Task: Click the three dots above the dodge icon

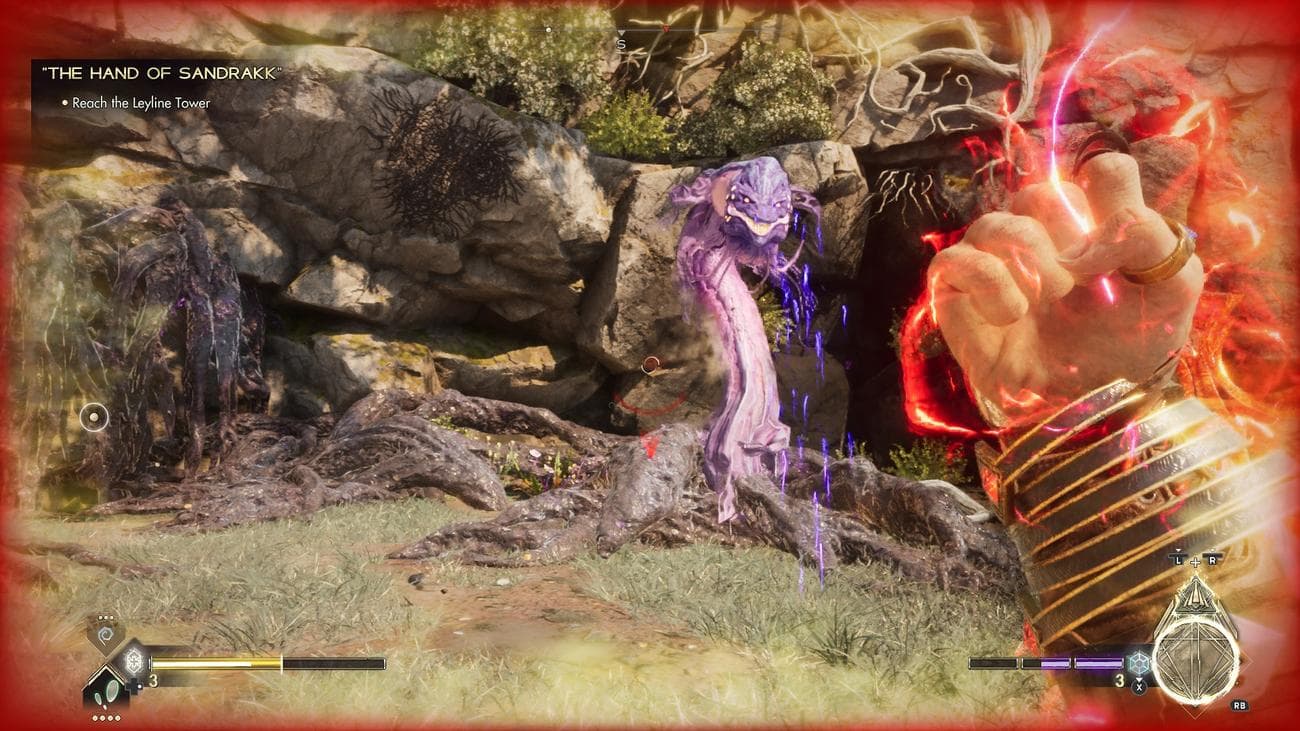Action: 106,617
